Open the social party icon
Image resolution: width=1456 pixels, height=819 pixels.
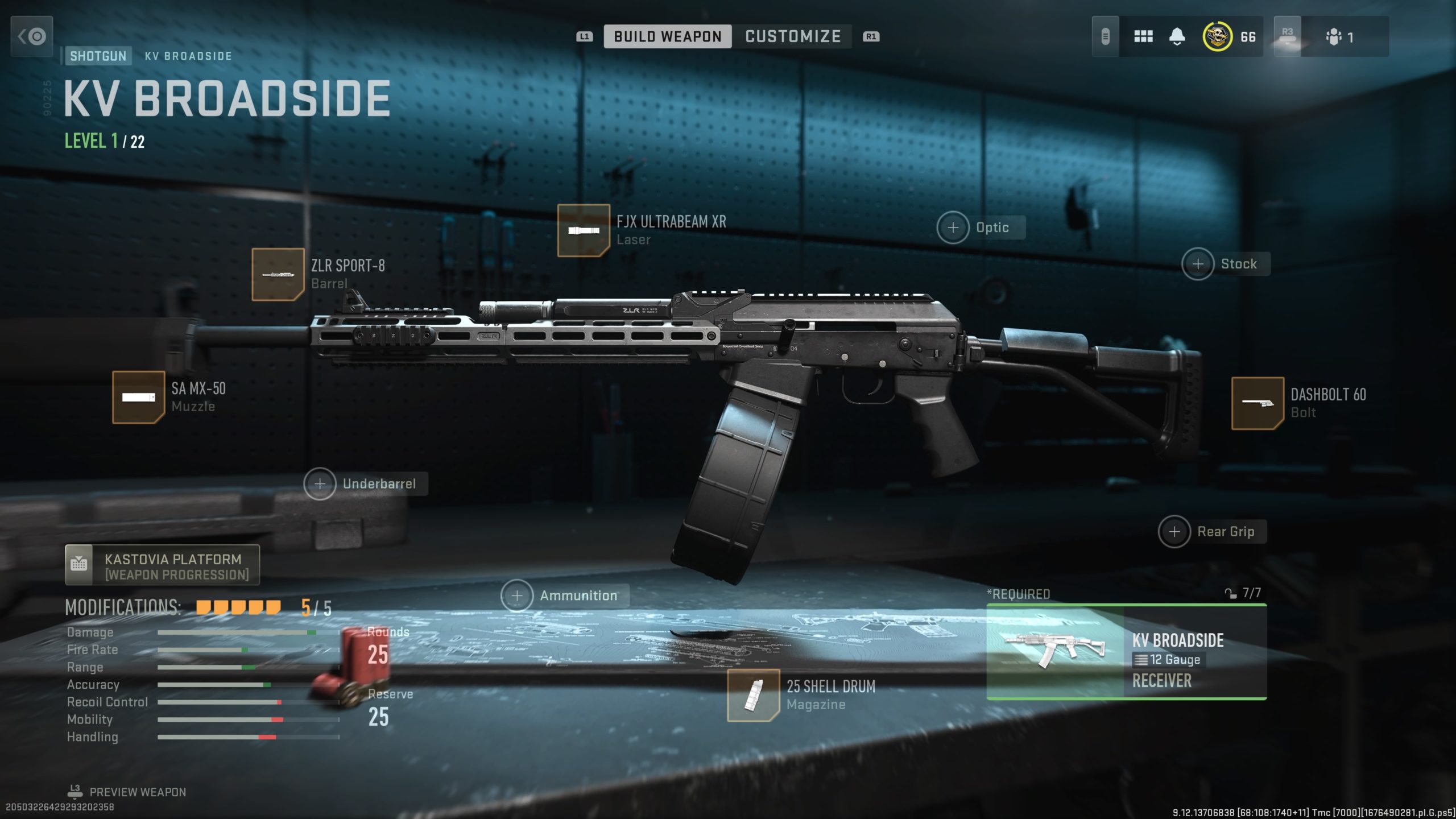pyautogui.click(x=1334, y=38)
